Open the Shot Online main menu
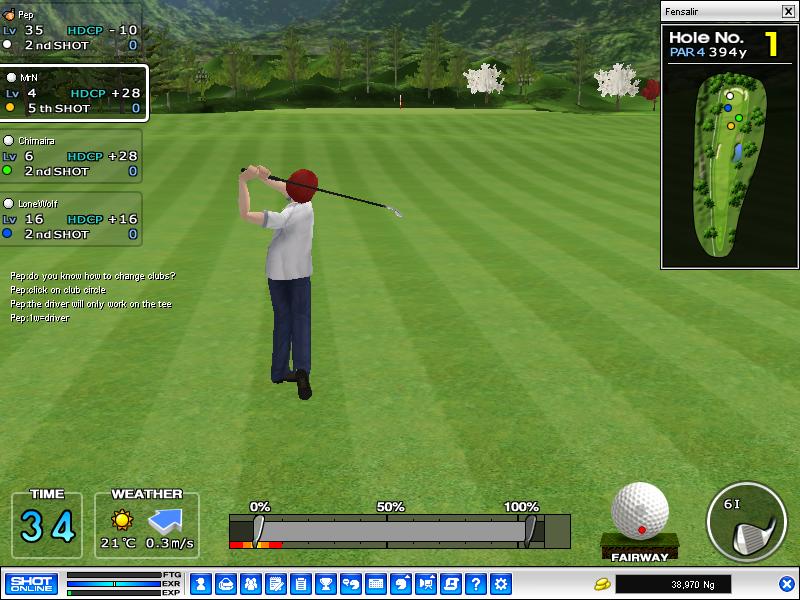The height and width of the screenshot is (600, 800). (32, 583)
